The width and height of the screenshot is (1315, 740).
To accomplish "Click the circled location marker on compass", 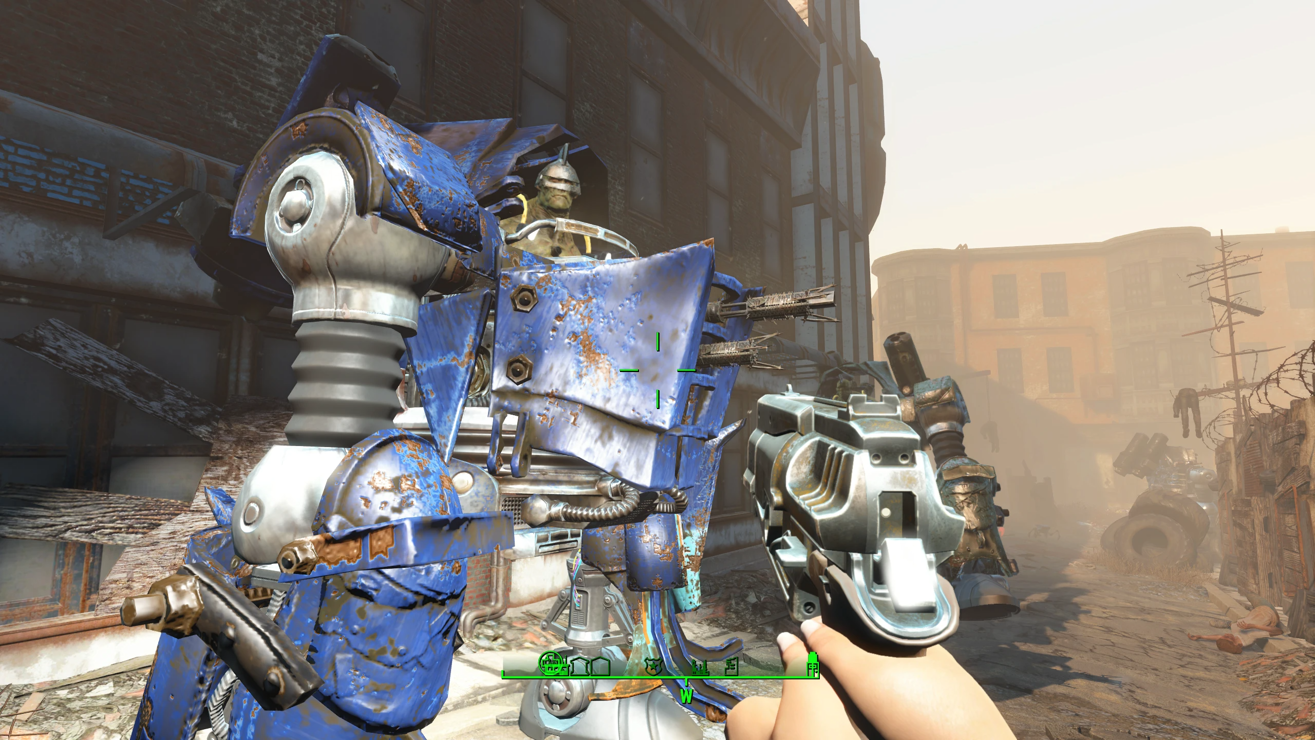I will [552, 663].
